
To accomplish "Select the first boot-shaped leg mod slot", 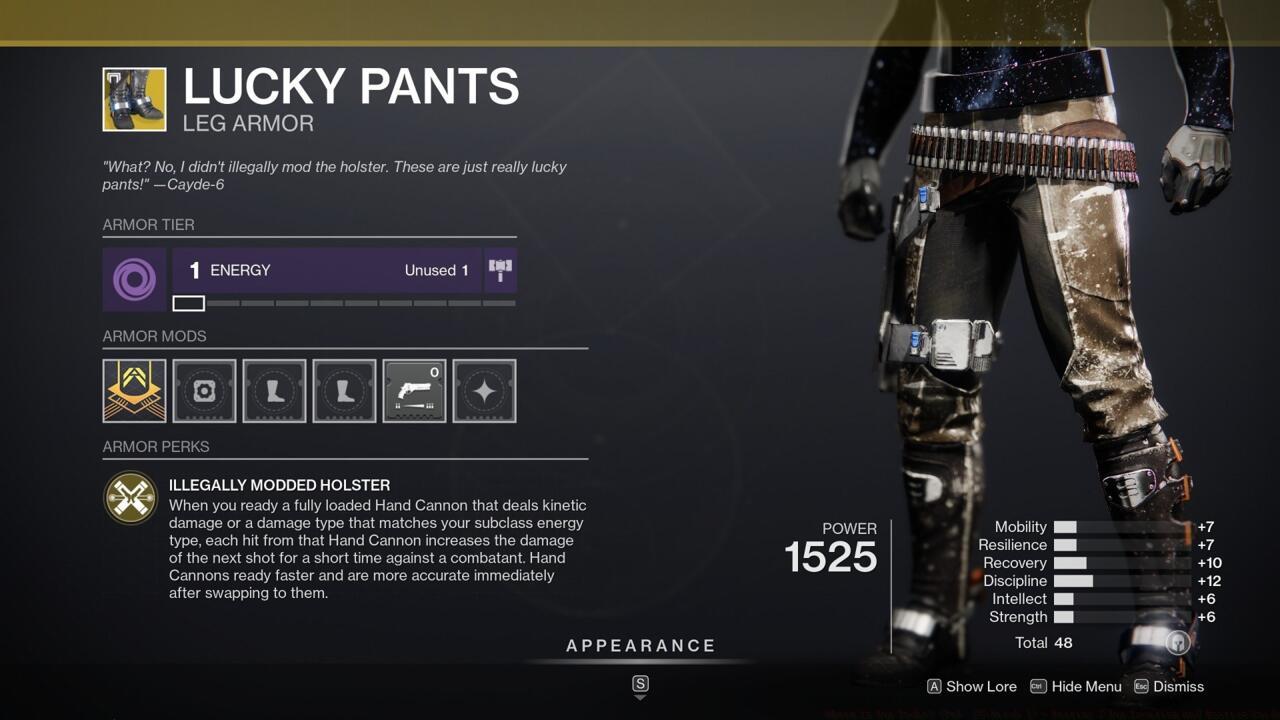I will tap(274, 391).
